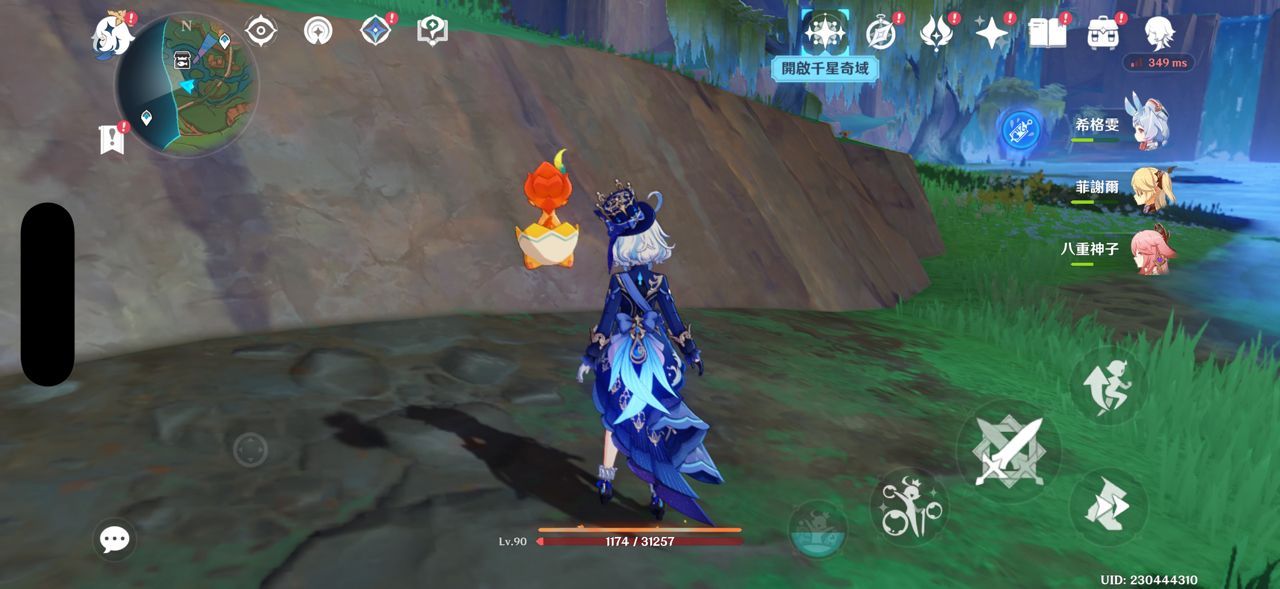Switch to party member 菲謝爾
This screenshot has width=1280, height=589.
[1150, 187]
